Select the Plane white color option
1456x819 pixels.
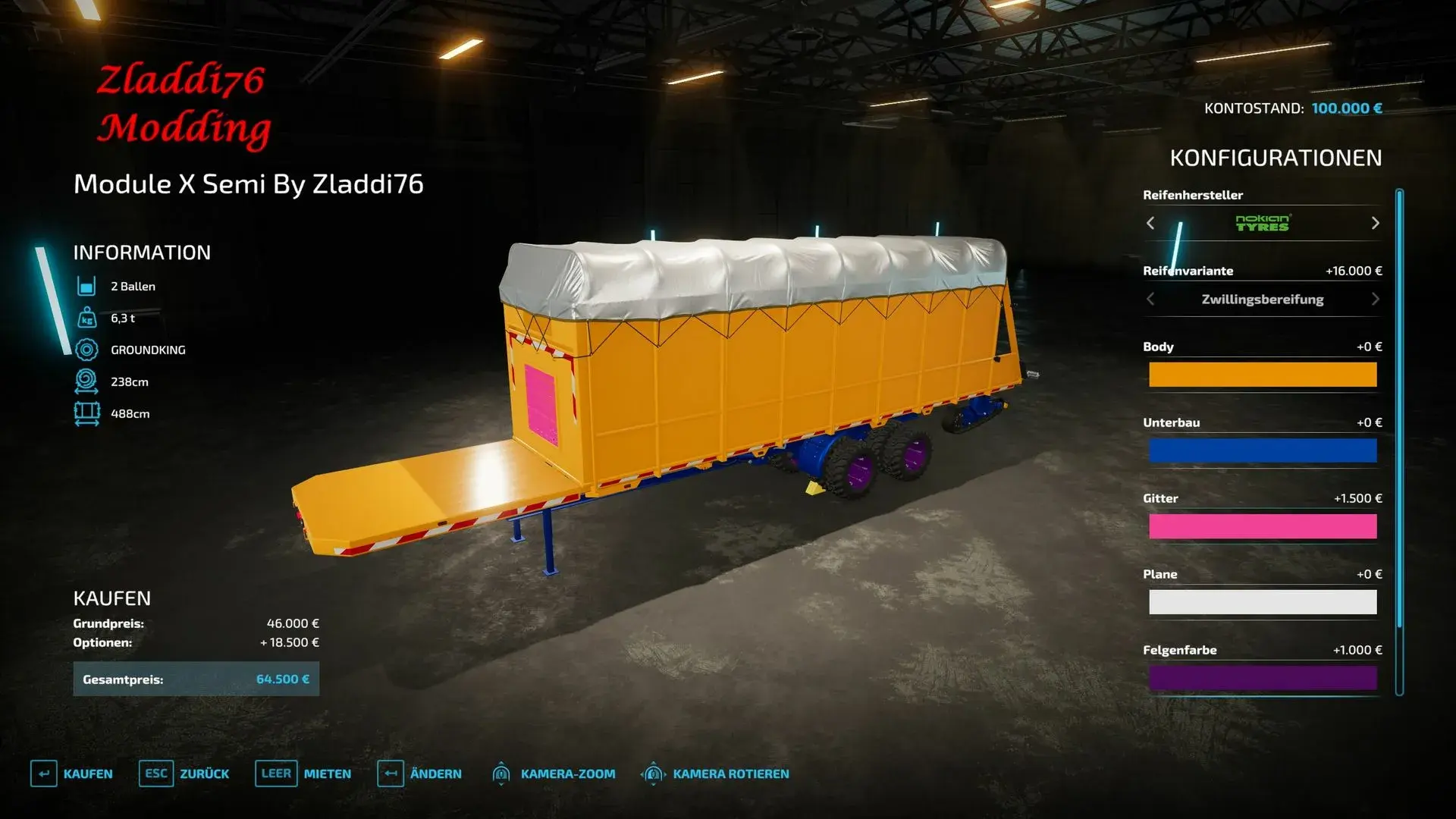tap(1263, 602)
